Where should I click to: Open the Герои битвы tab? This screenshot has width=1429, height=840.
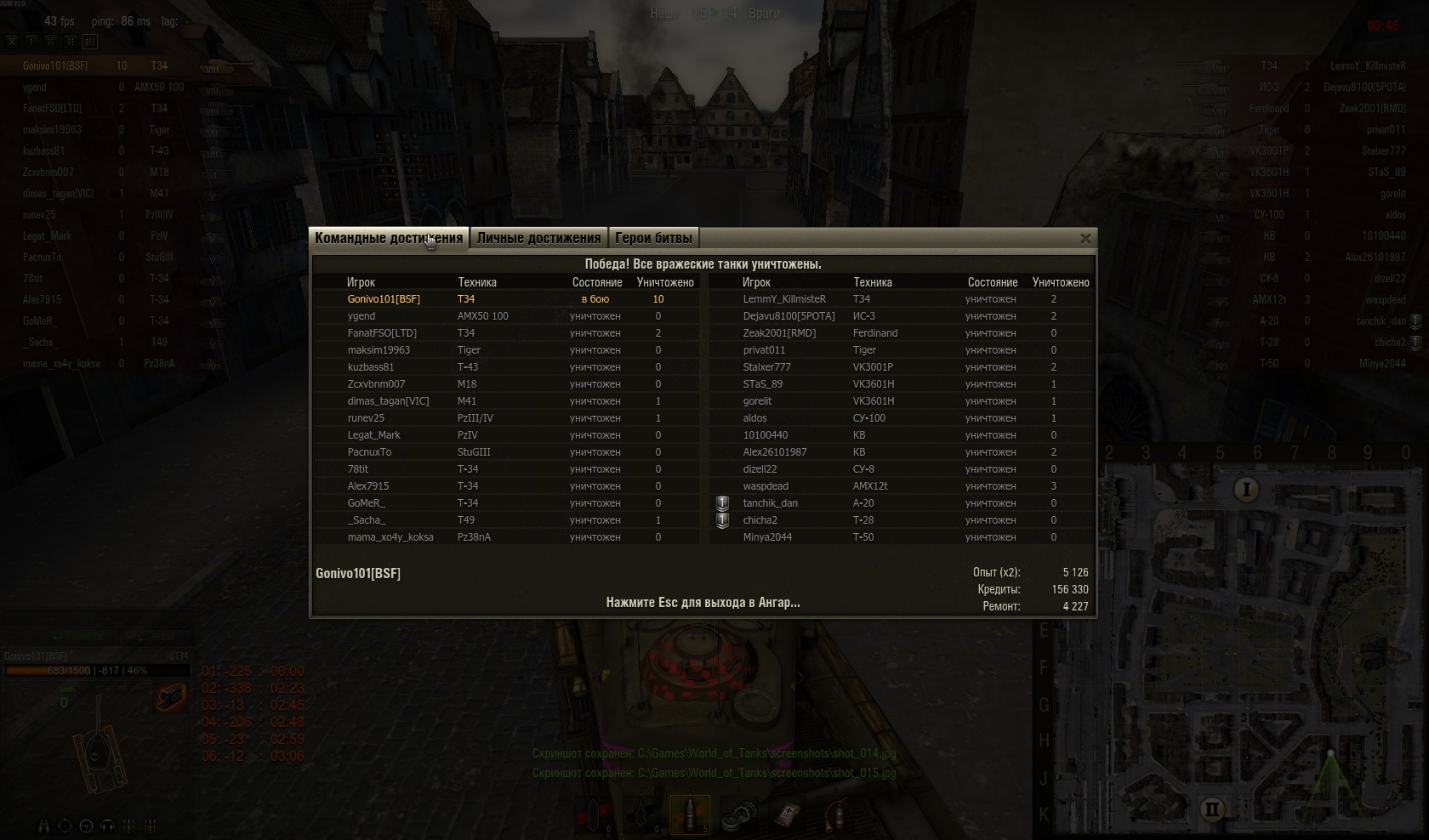653,238
